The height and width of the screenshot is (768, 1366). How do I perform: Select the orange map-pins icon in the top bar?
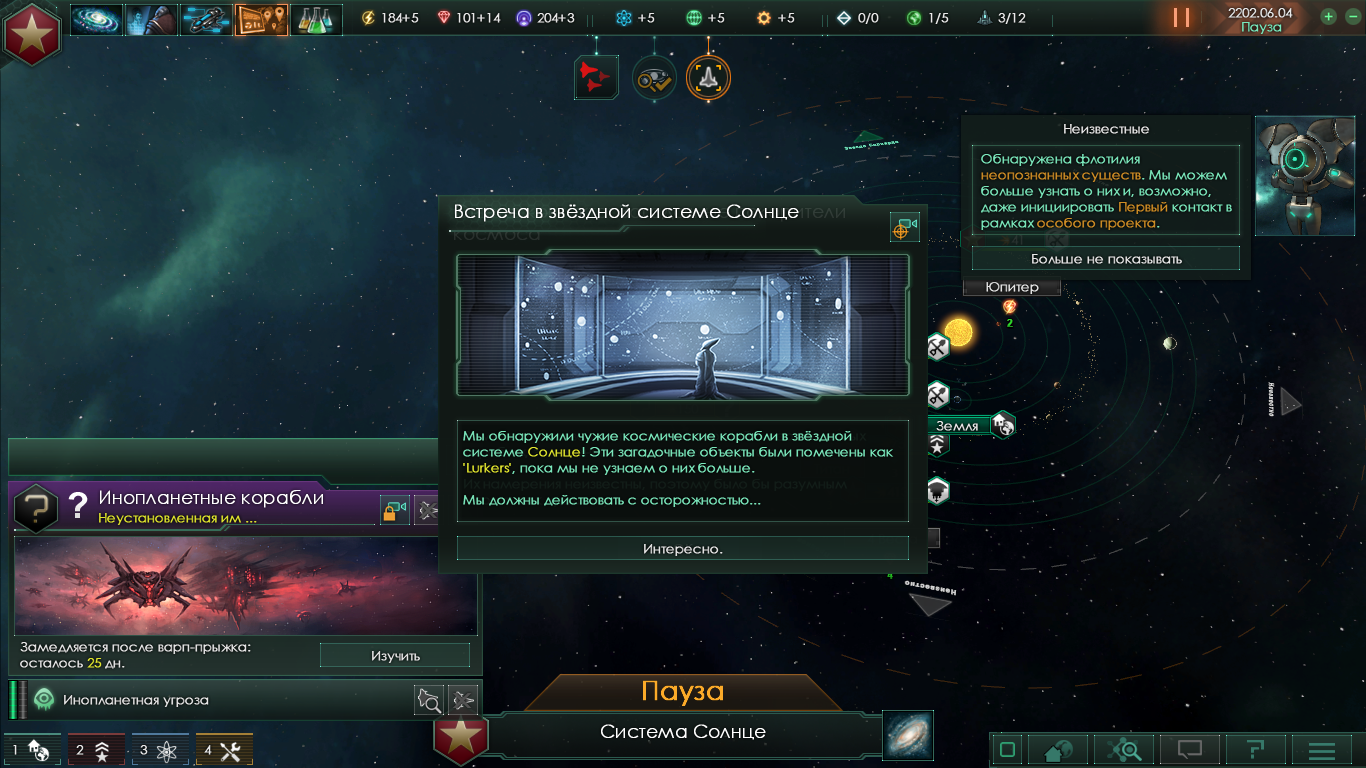262,19
